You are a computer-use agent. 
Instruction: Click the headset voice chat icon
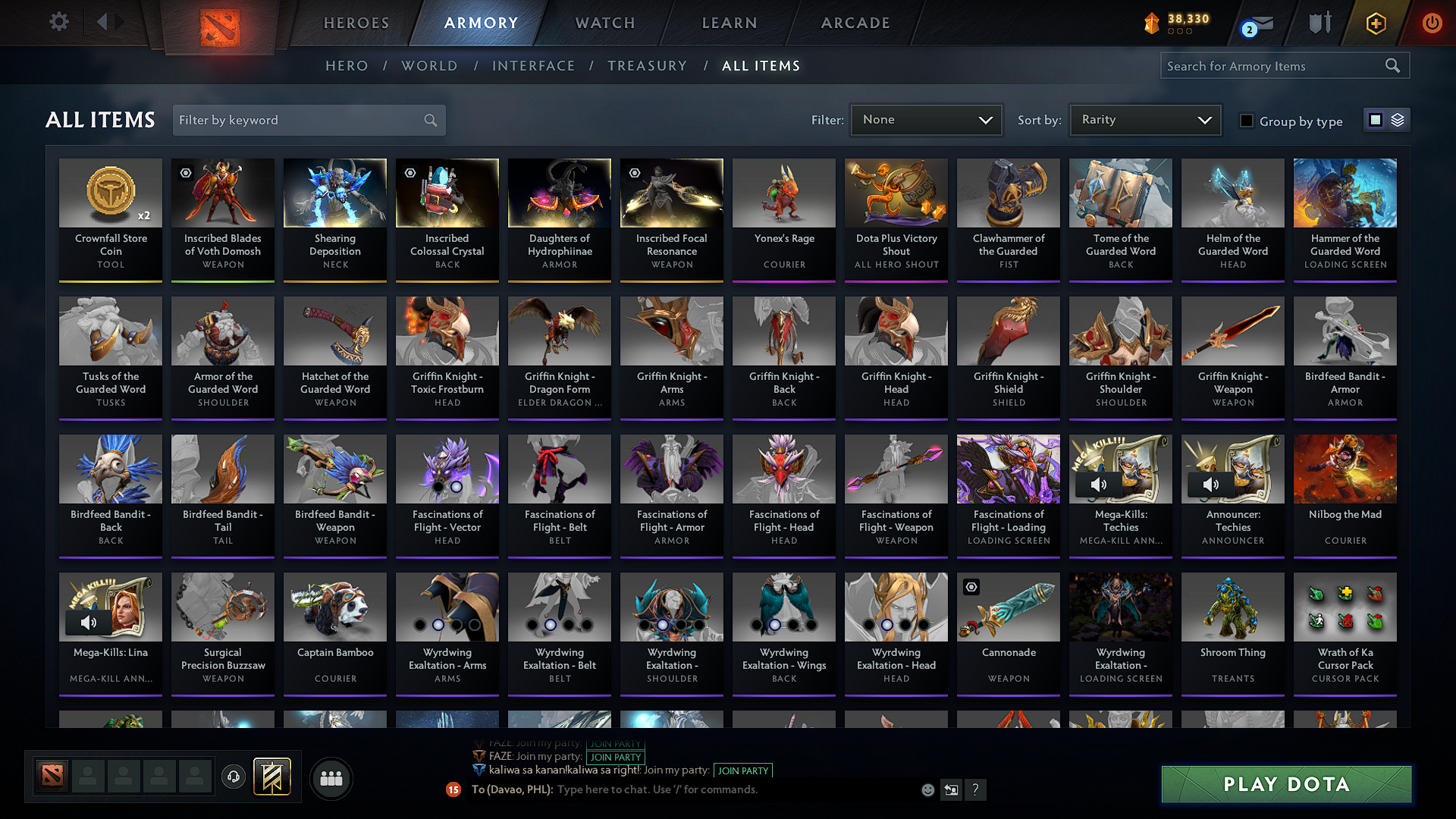[233, 777]
